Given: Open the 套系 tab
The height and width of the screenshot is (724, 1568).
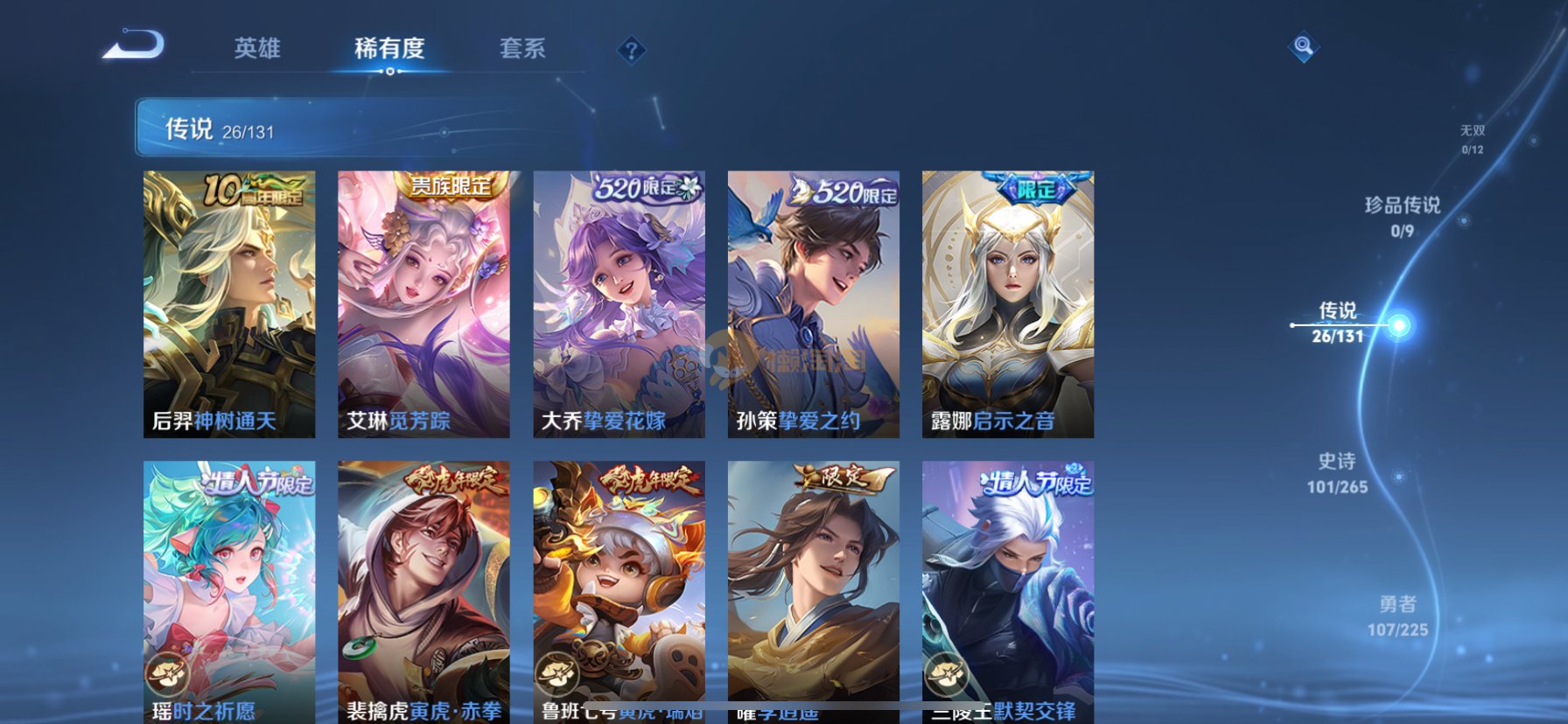Looking at the screenshot, I should coord(522,48).
